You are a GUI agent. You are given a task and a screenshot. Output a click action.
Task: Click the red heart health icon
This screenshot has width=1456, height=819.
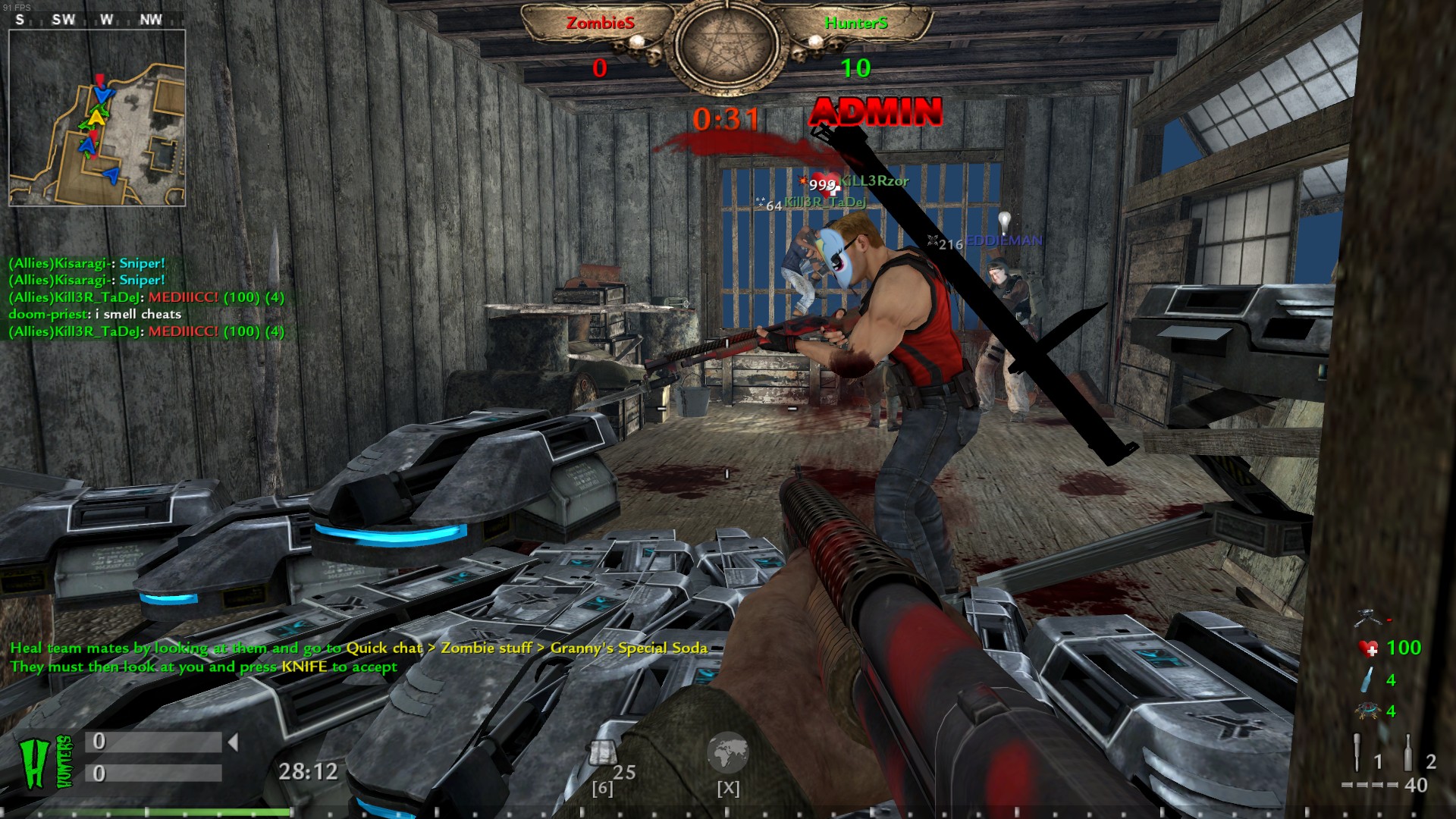(1368, 648)
